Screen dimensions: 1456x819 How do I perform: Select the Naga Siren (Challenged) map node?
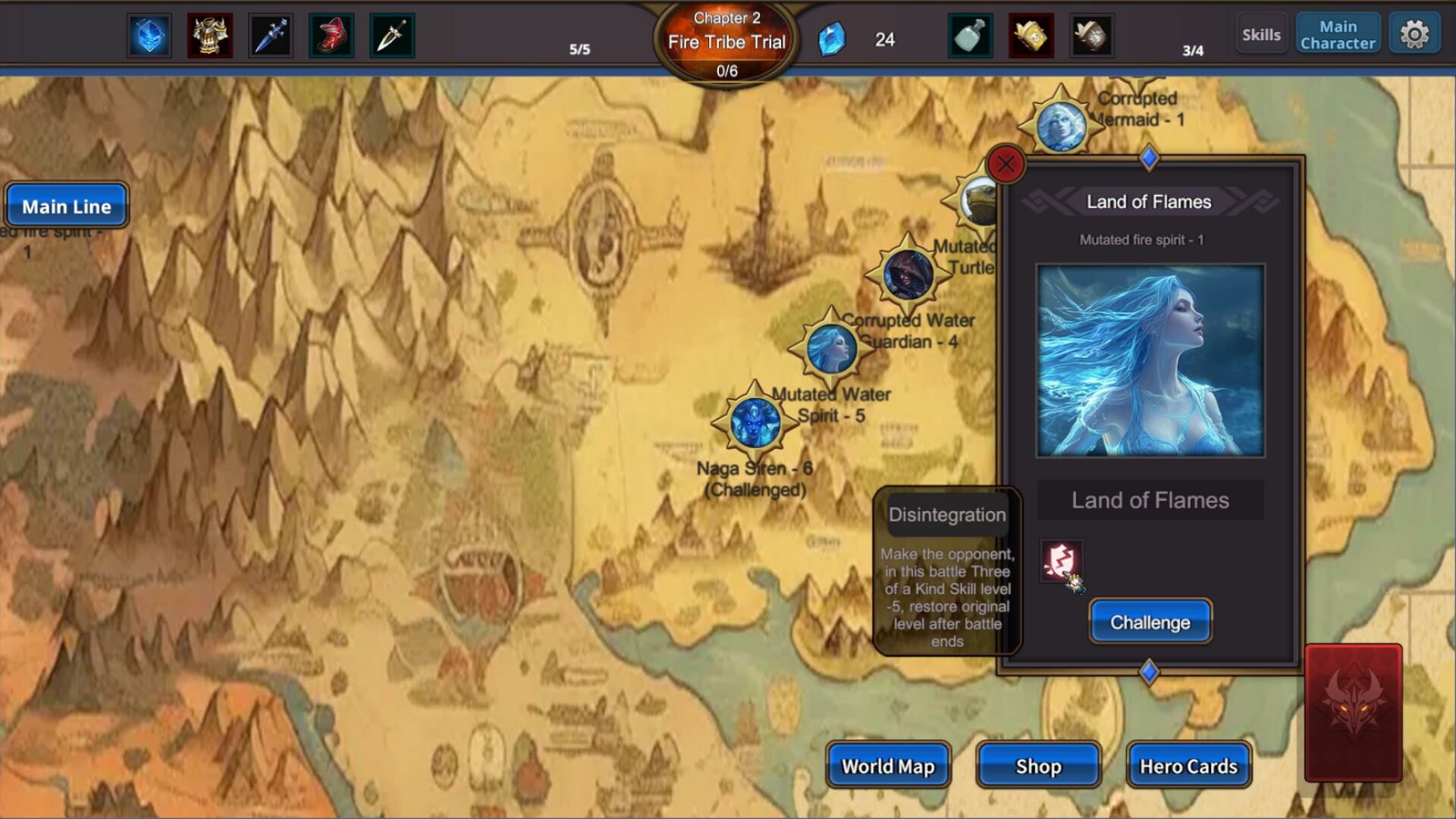click(x=756, y=425)
